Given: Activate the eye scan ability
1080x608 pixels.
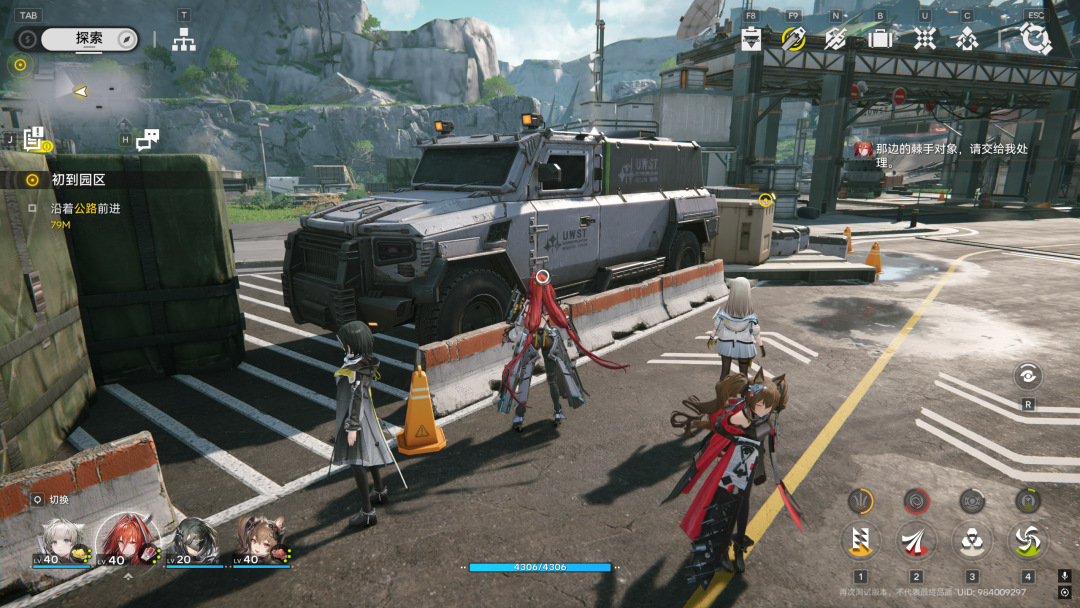Looking at the screenshot, I should tap(1027, 376).
